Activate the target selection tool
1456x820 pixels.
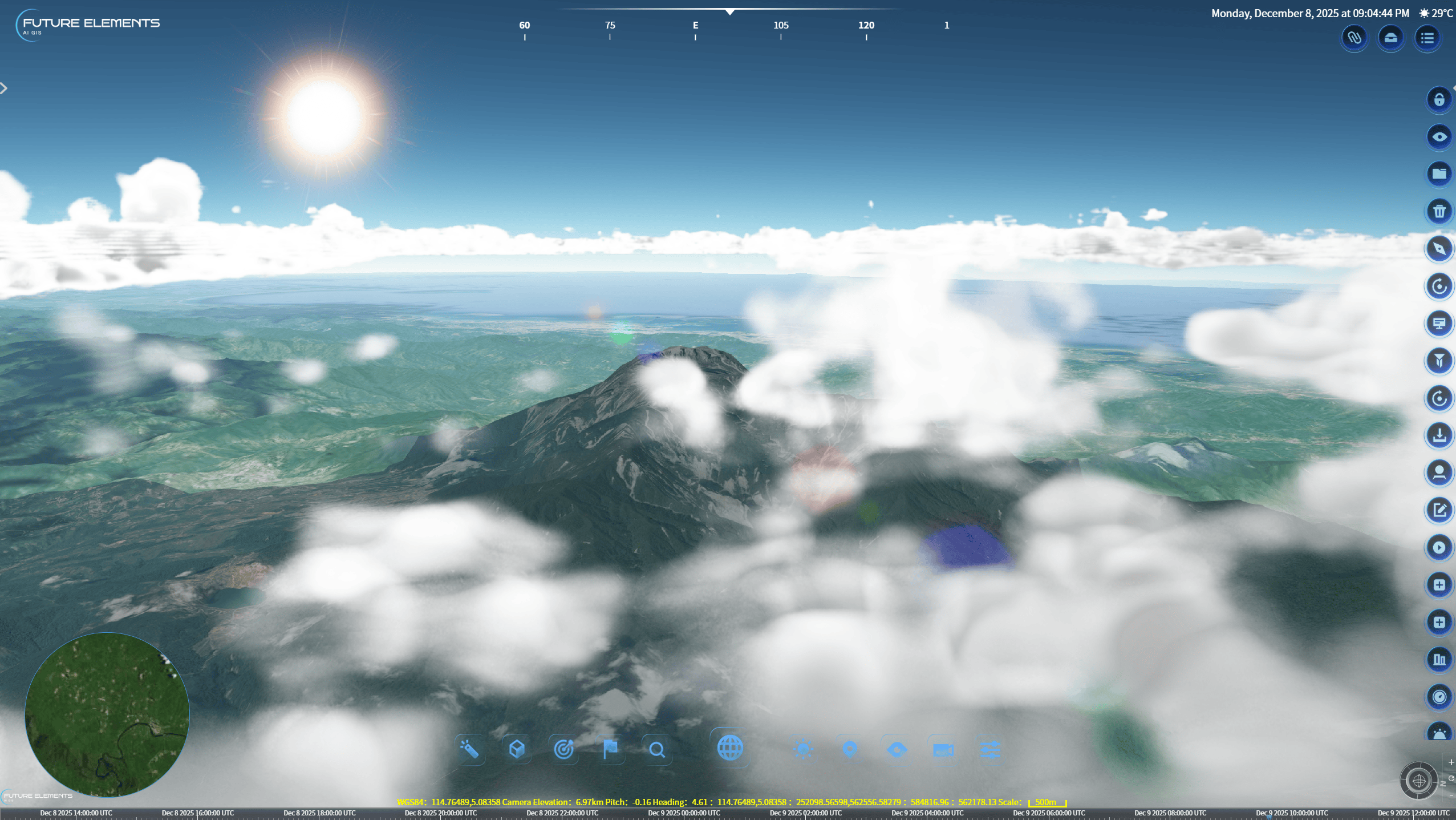tap(564, 748)
